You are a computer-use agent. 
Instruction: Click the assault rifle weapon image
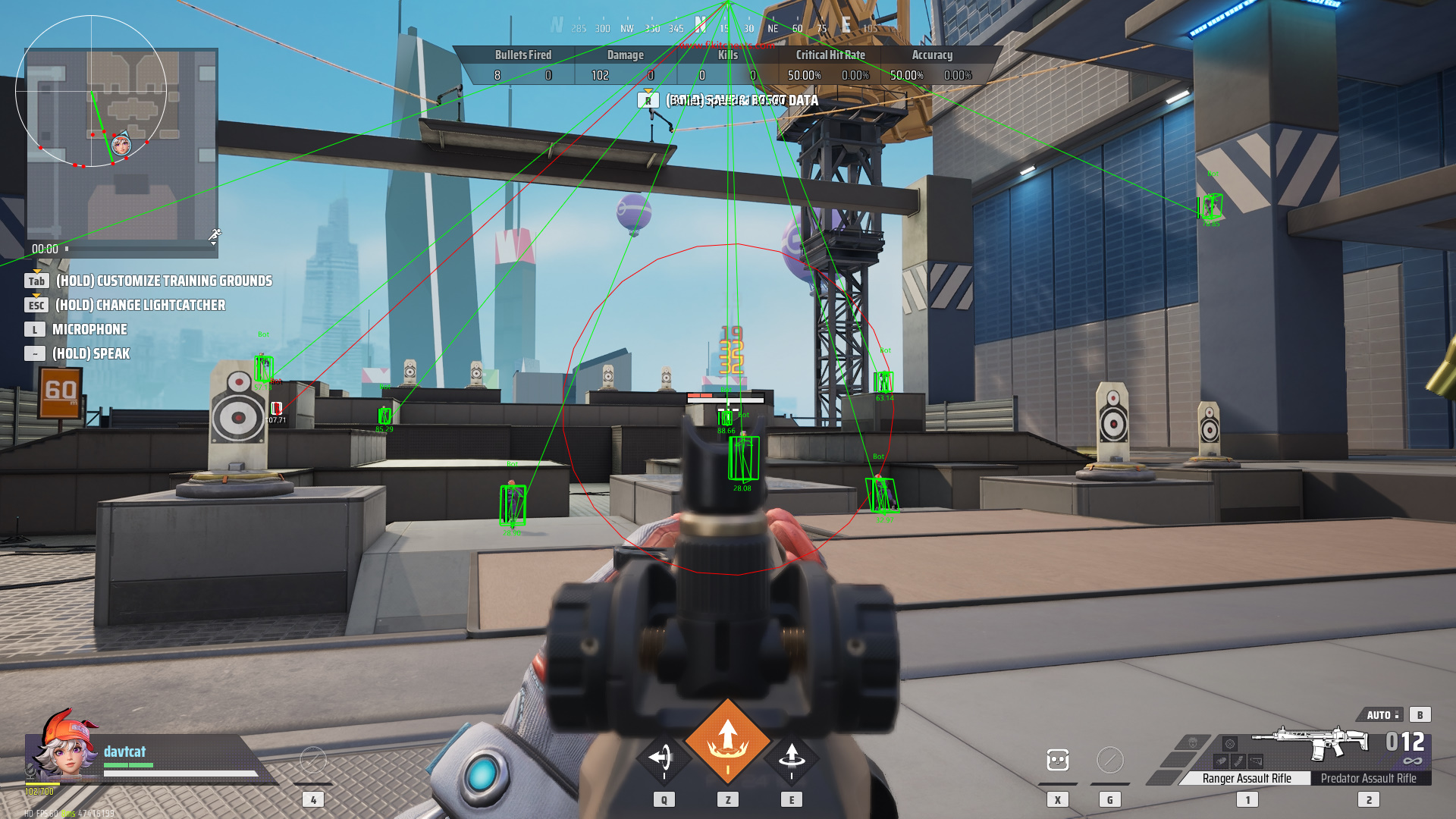coord(1310,742)
